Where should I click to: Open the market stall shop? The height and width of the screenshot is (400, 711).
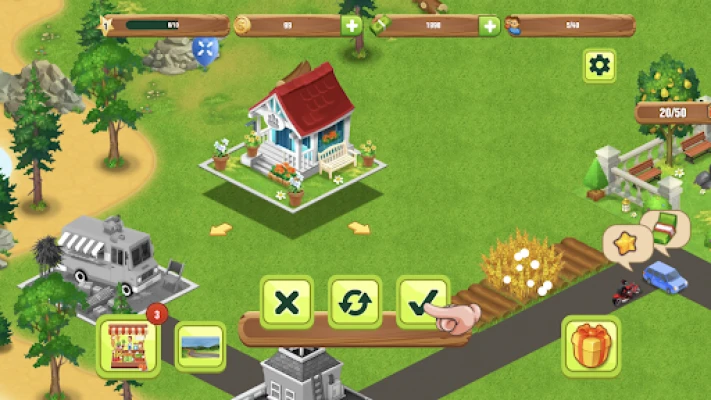pyautogui.click(x=128, y=346)
